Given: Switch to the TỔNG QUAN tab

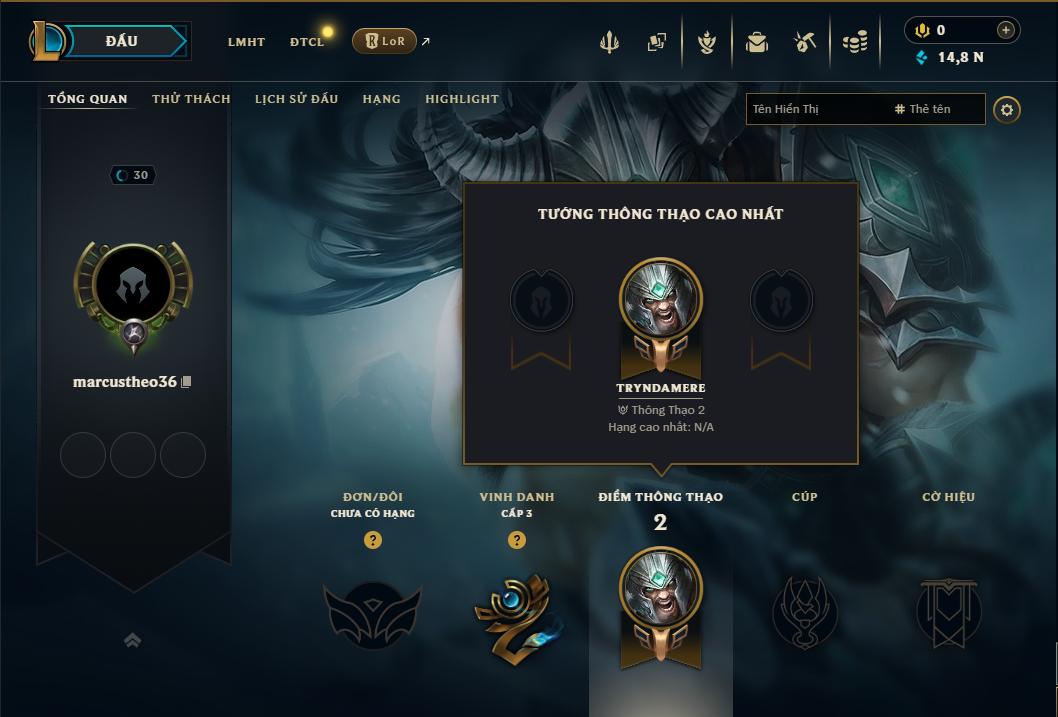Looking at the screenshot, I should [88, 99].
